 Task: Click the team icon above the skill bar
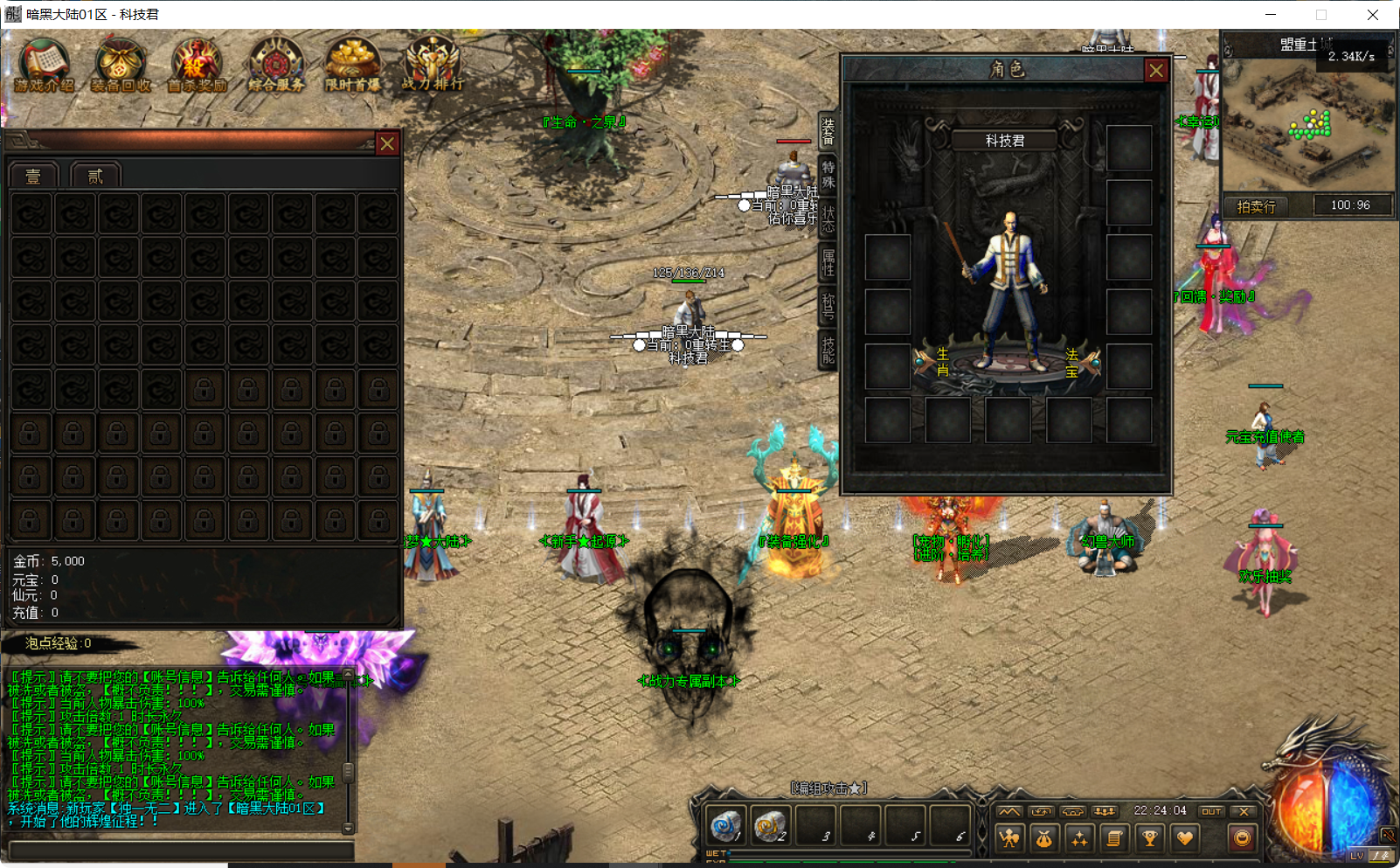click(x=1103, y=811)
